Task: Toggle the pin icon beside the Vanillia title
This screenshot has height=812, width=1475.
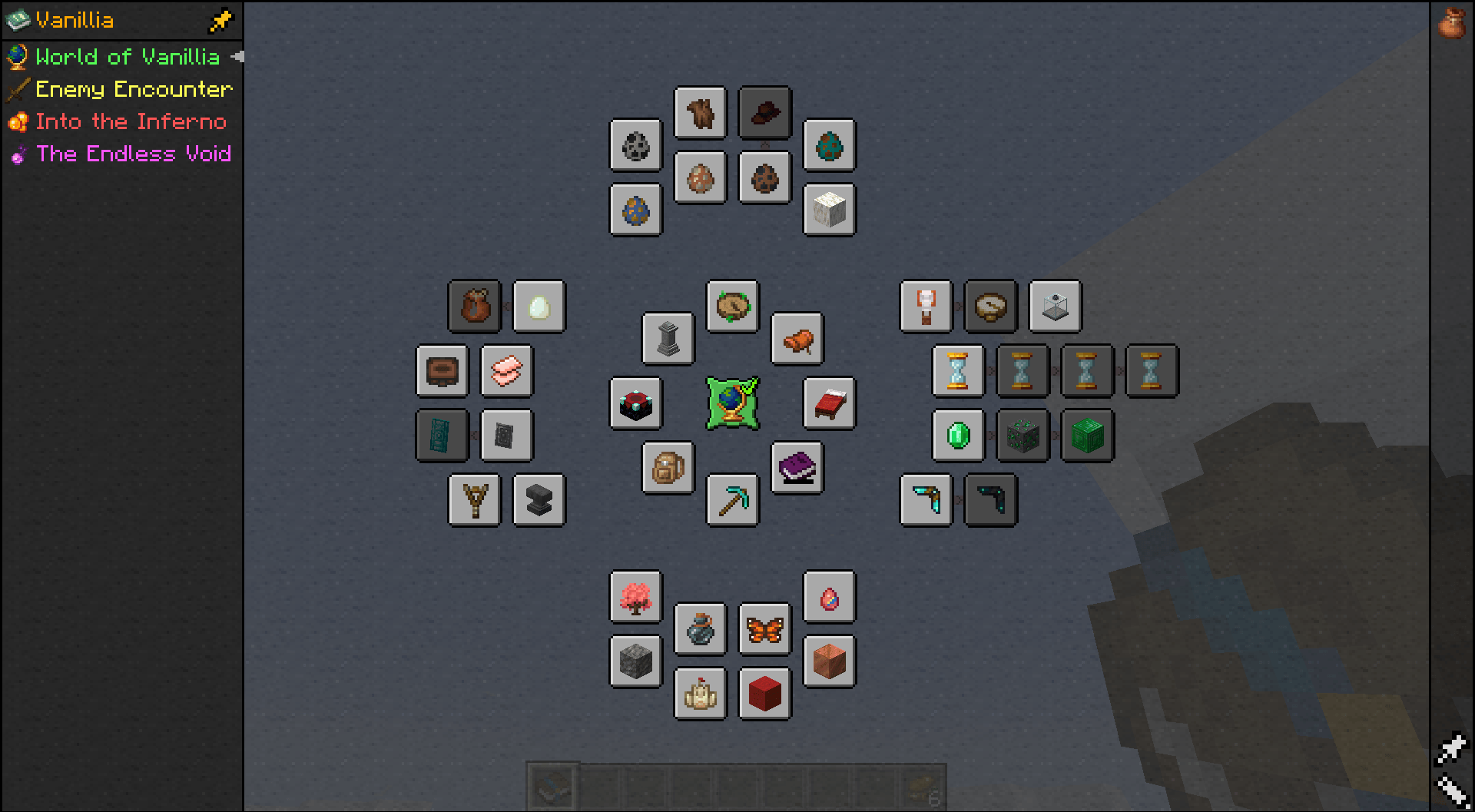Action: coord(220,20)
